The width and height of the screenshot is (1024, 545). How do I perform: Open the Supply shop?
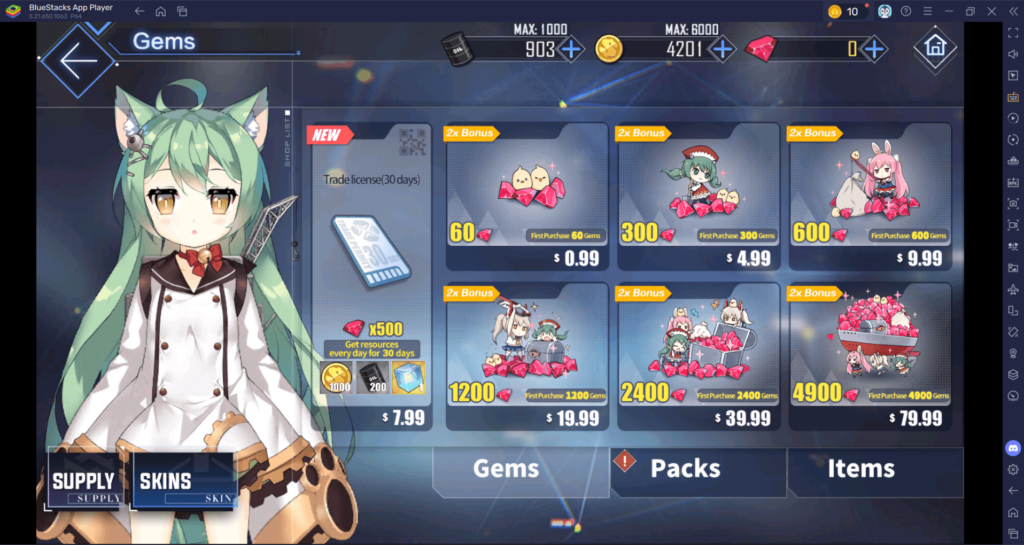coord(87,483)
